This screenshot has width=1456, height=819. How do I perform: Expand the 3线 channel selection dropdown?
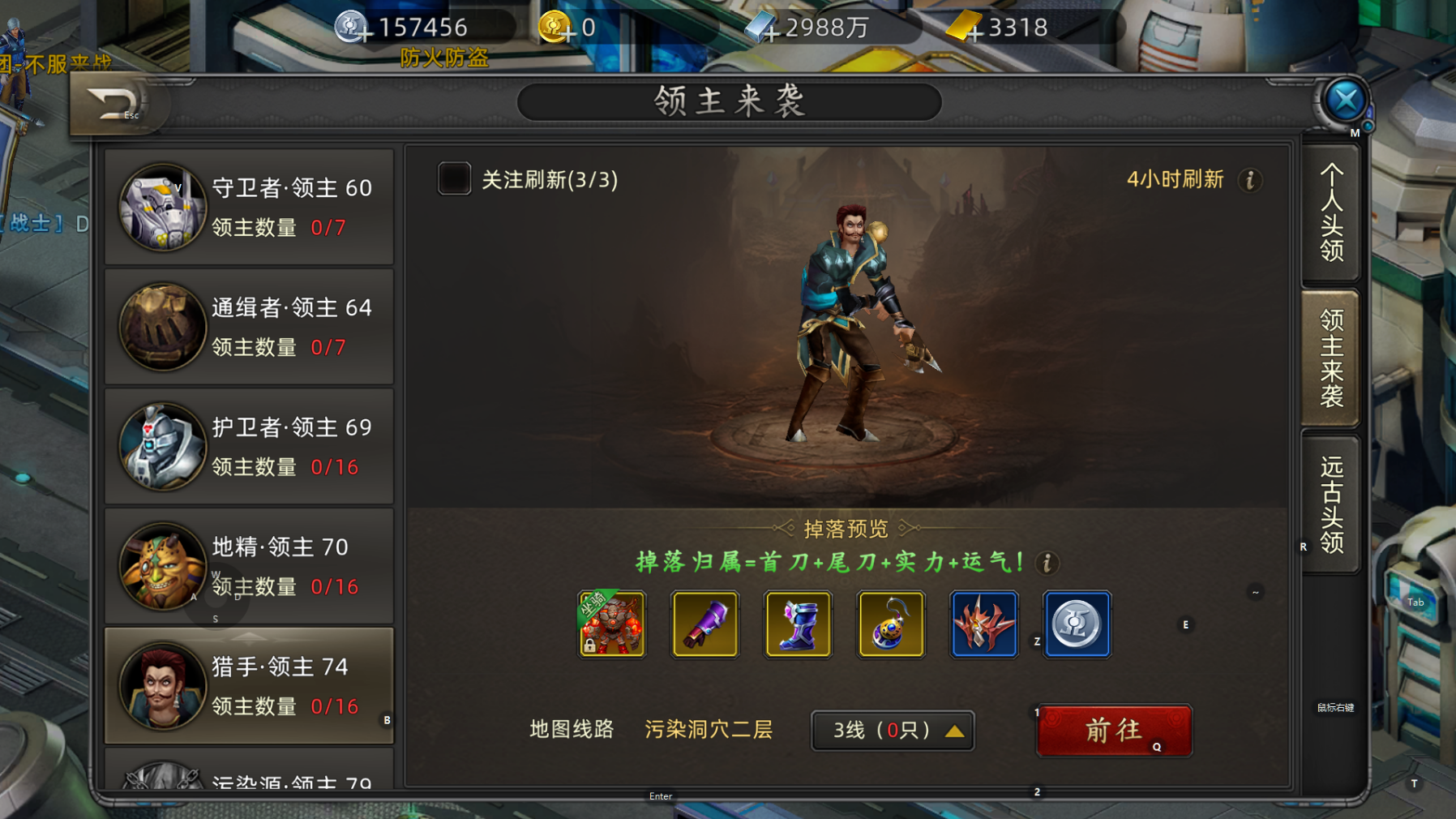(x=892, y=729)
